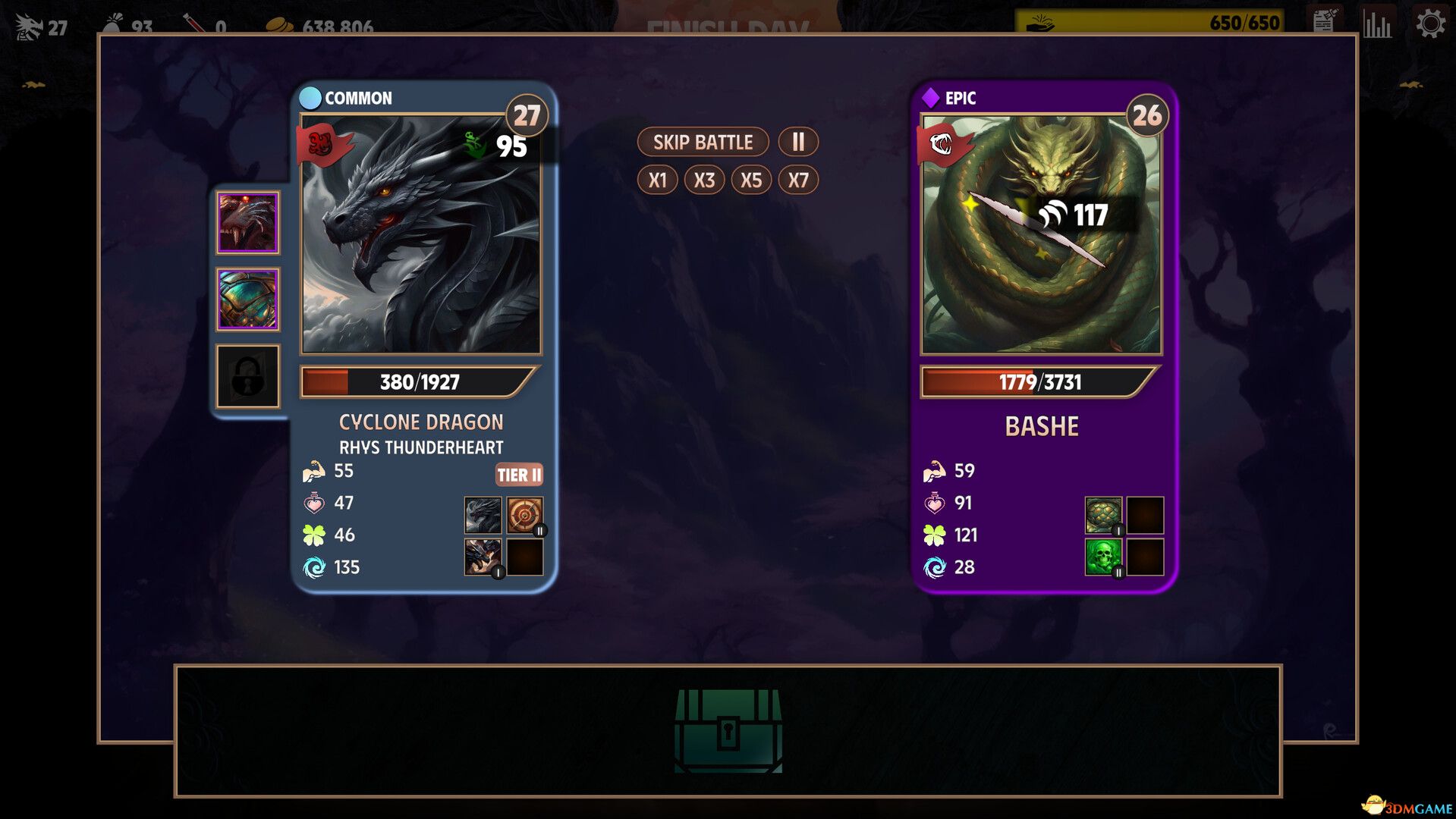
Task: Switch battle speed to X7
Action: tap(798, 180)
